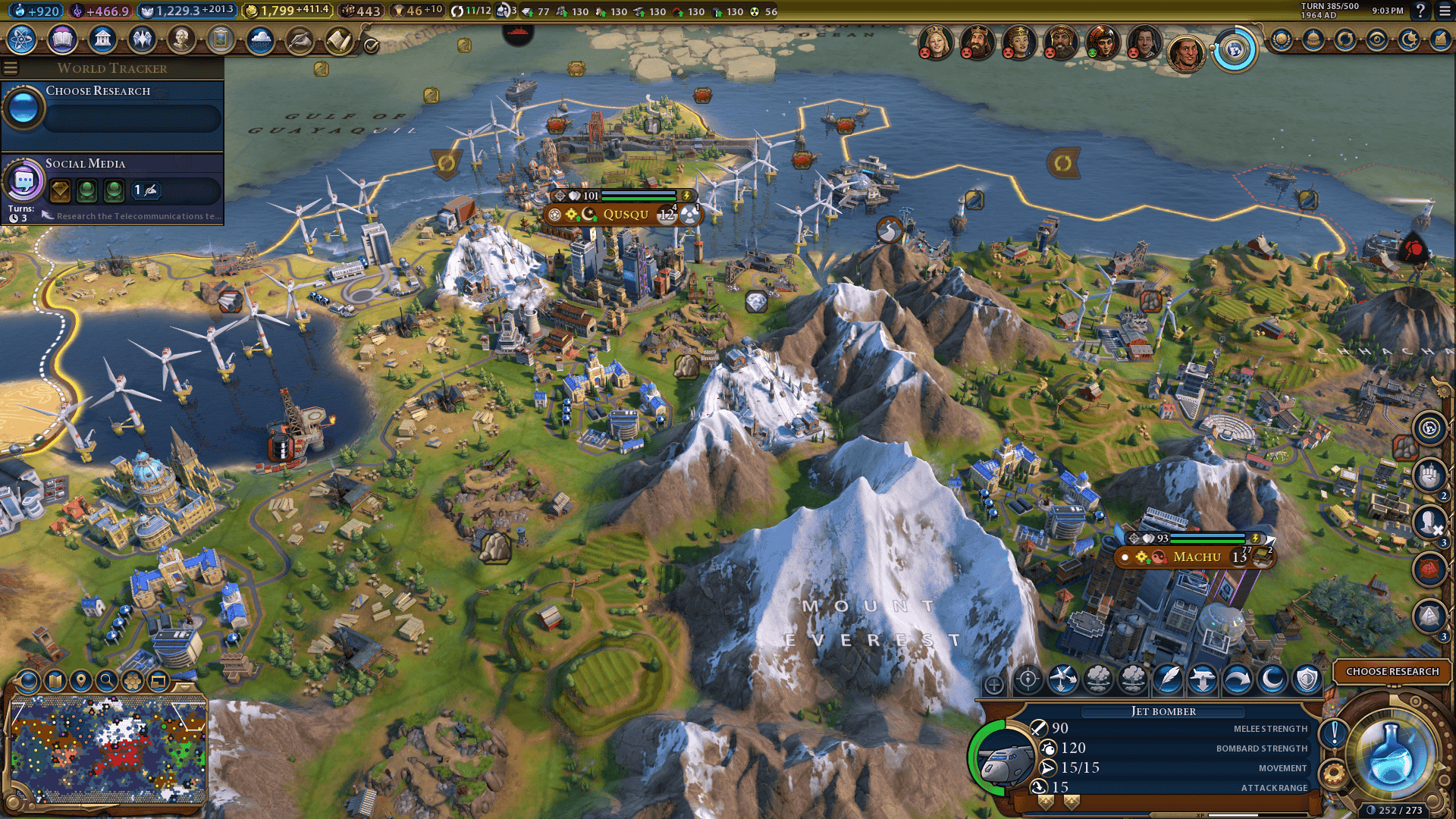Open the Great Works painting icon
1456x819 pixels.
[221, 39]
